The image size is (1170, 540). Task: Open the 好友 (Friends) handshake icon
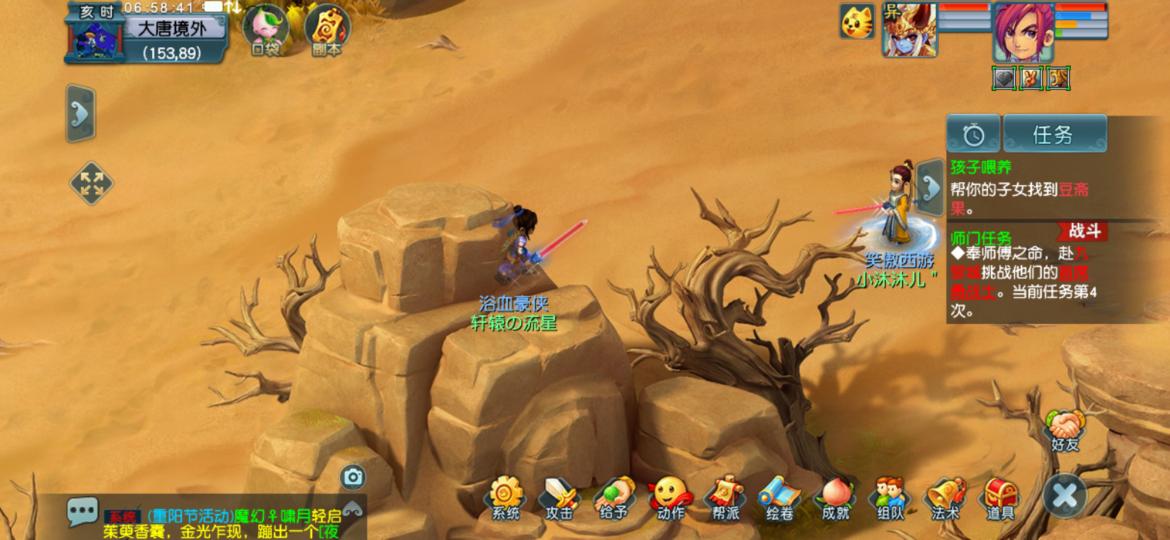point(1064,430)
